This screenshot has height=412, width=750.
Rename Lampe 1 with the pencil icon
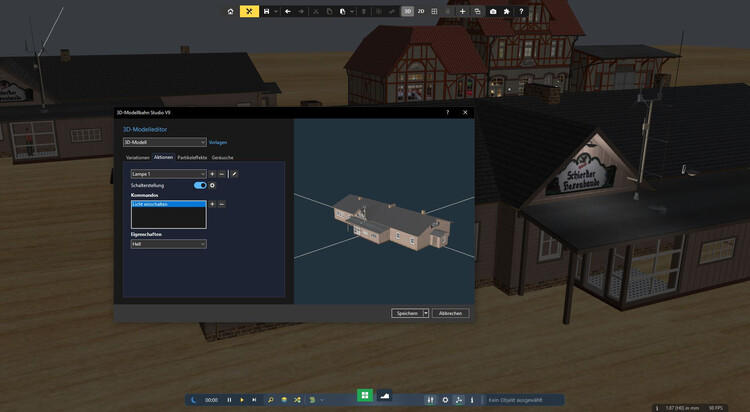[x=234, y=174]
